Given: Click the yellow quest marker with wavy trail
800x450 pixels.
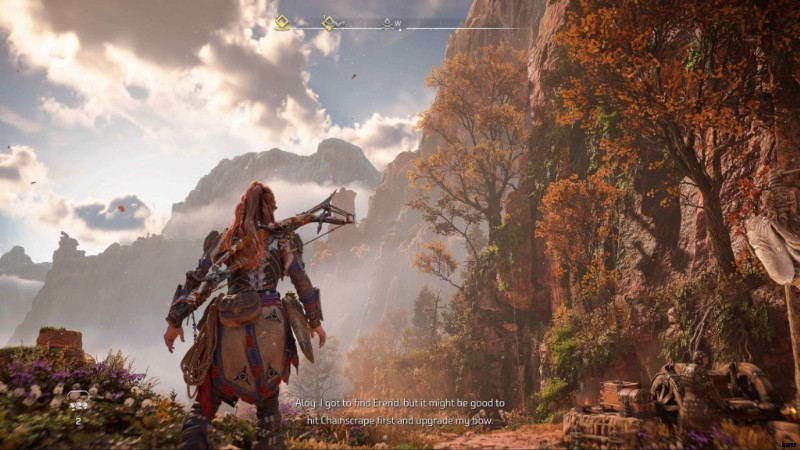Looking at the screenshot, I should (330, 22).
